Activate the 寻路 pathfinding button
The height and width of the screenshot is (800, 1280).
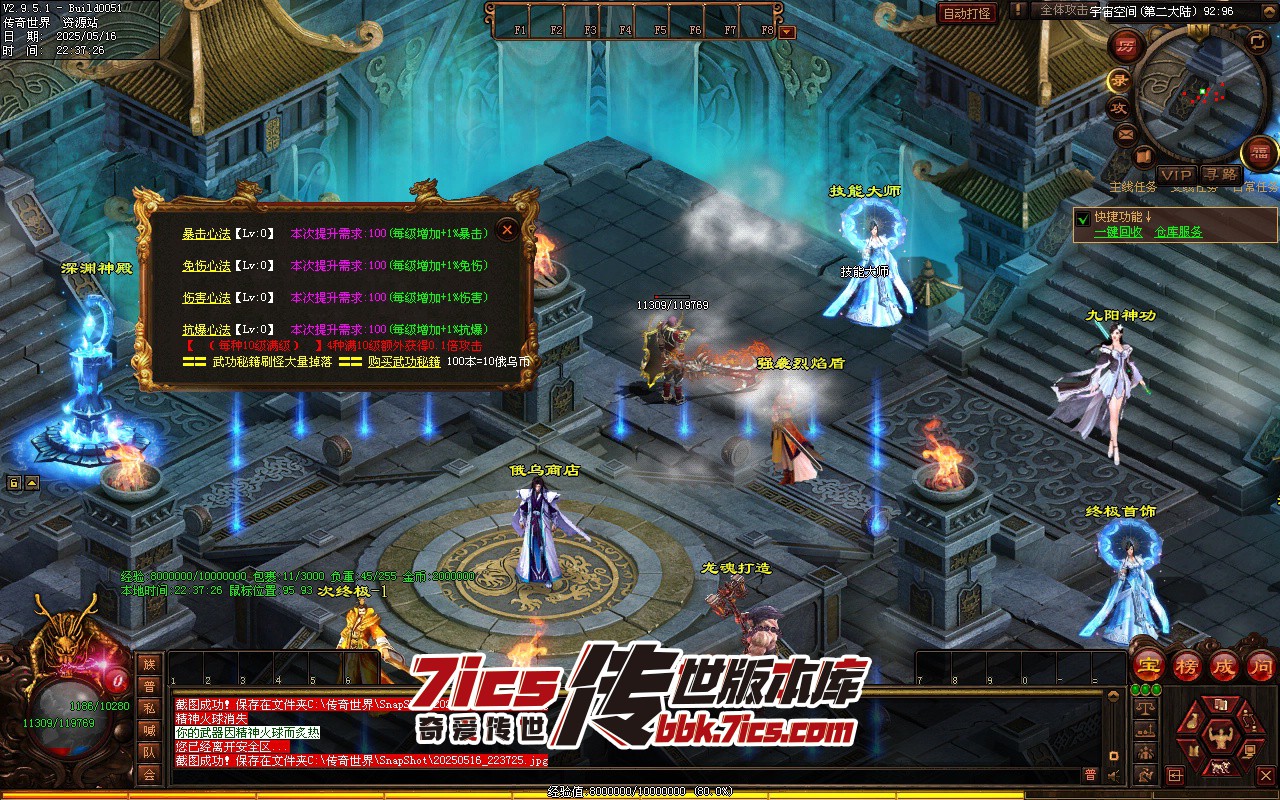click(x=1219, y=175)
